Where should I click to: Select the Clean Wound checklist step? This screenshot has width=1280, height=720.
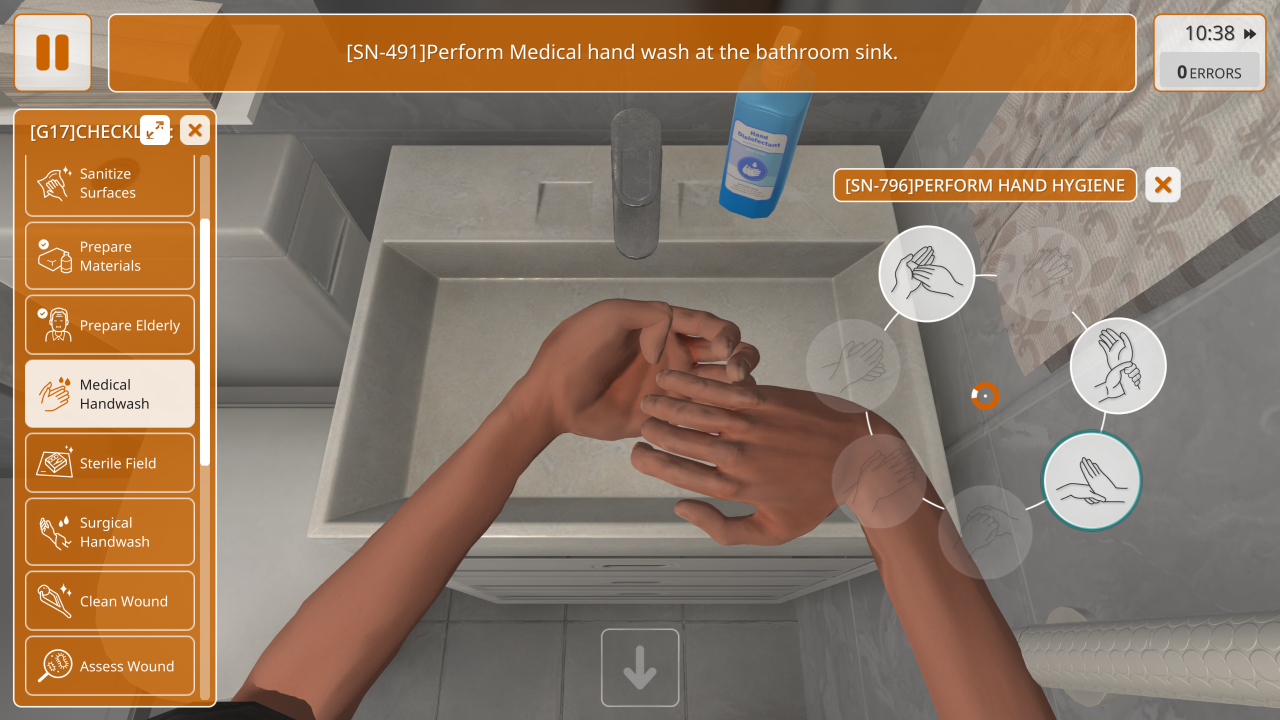(x=109, y=601)
